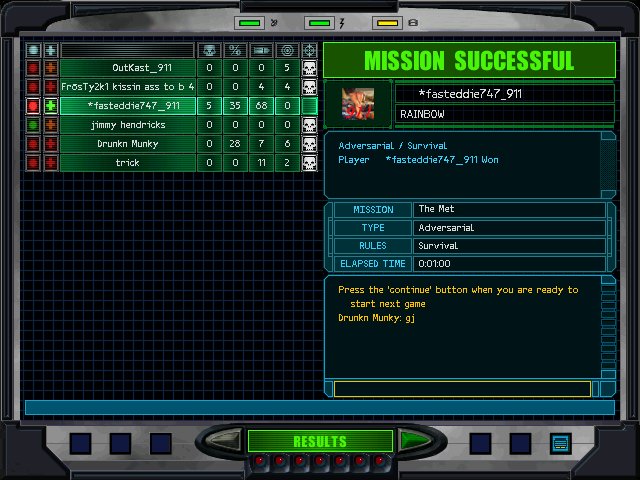640x480 pixels.
Task: Select the FrosTy2k1 player row
Action: [127, 87]
